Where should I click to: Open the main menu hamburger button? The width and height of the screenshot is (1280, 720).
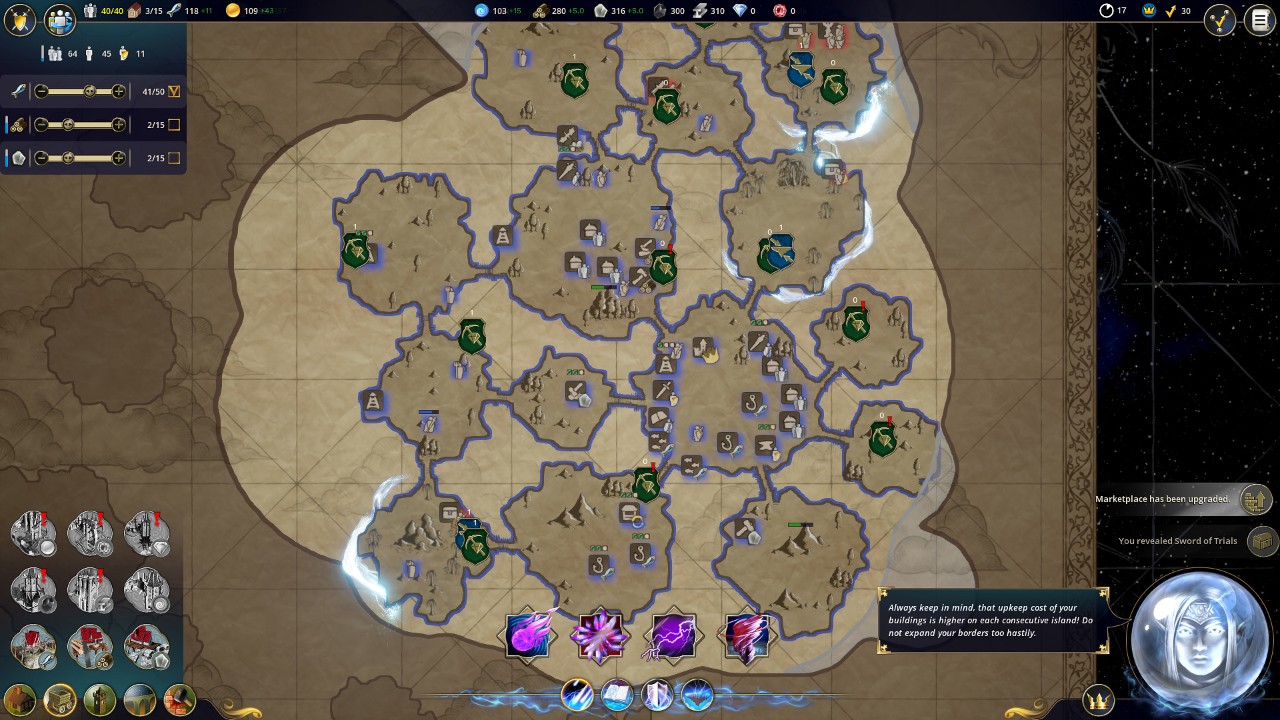click(1259, 20)
